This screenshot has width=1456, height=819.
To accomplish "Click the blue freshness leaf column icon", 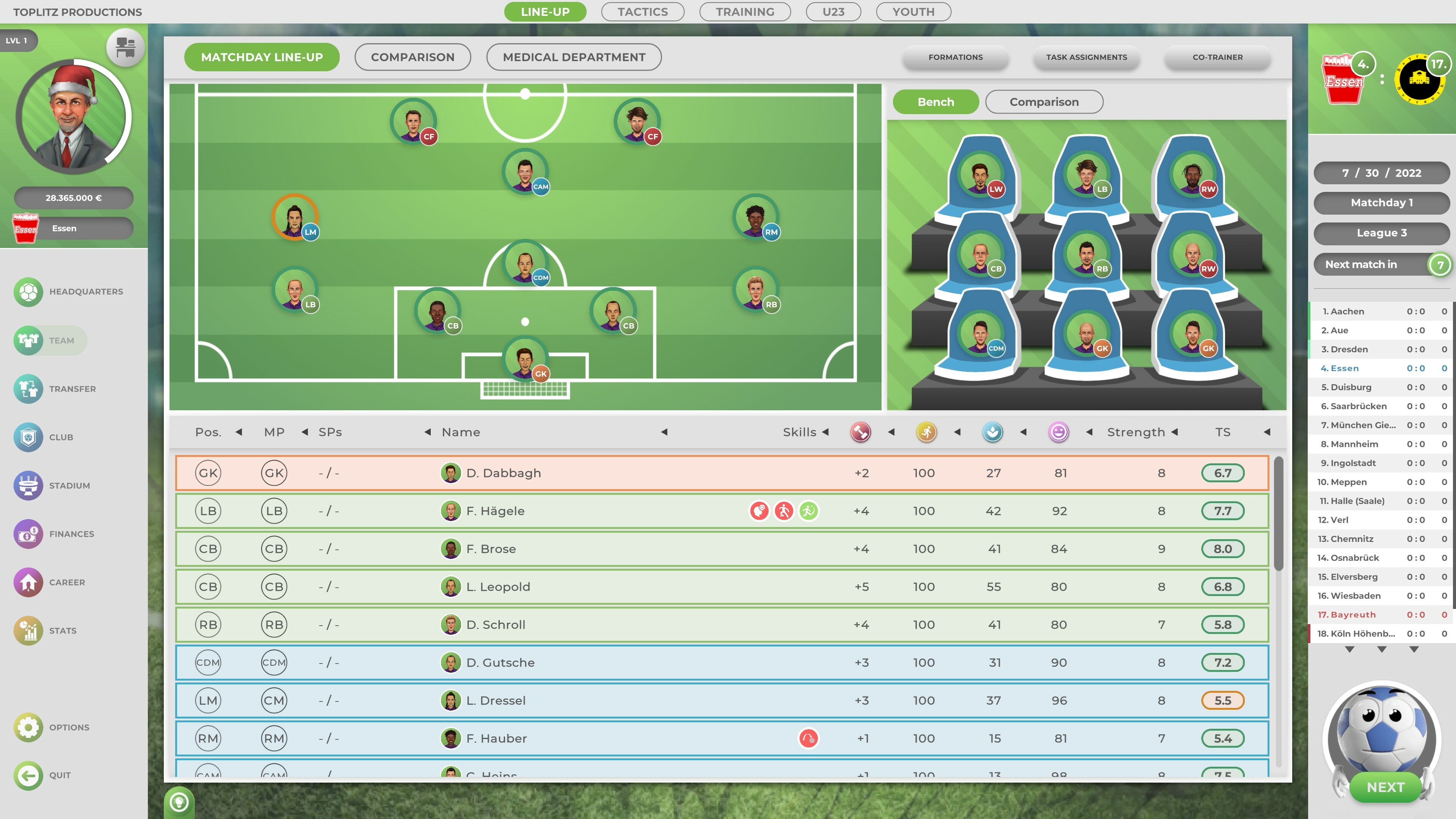I will pos(993,432).
